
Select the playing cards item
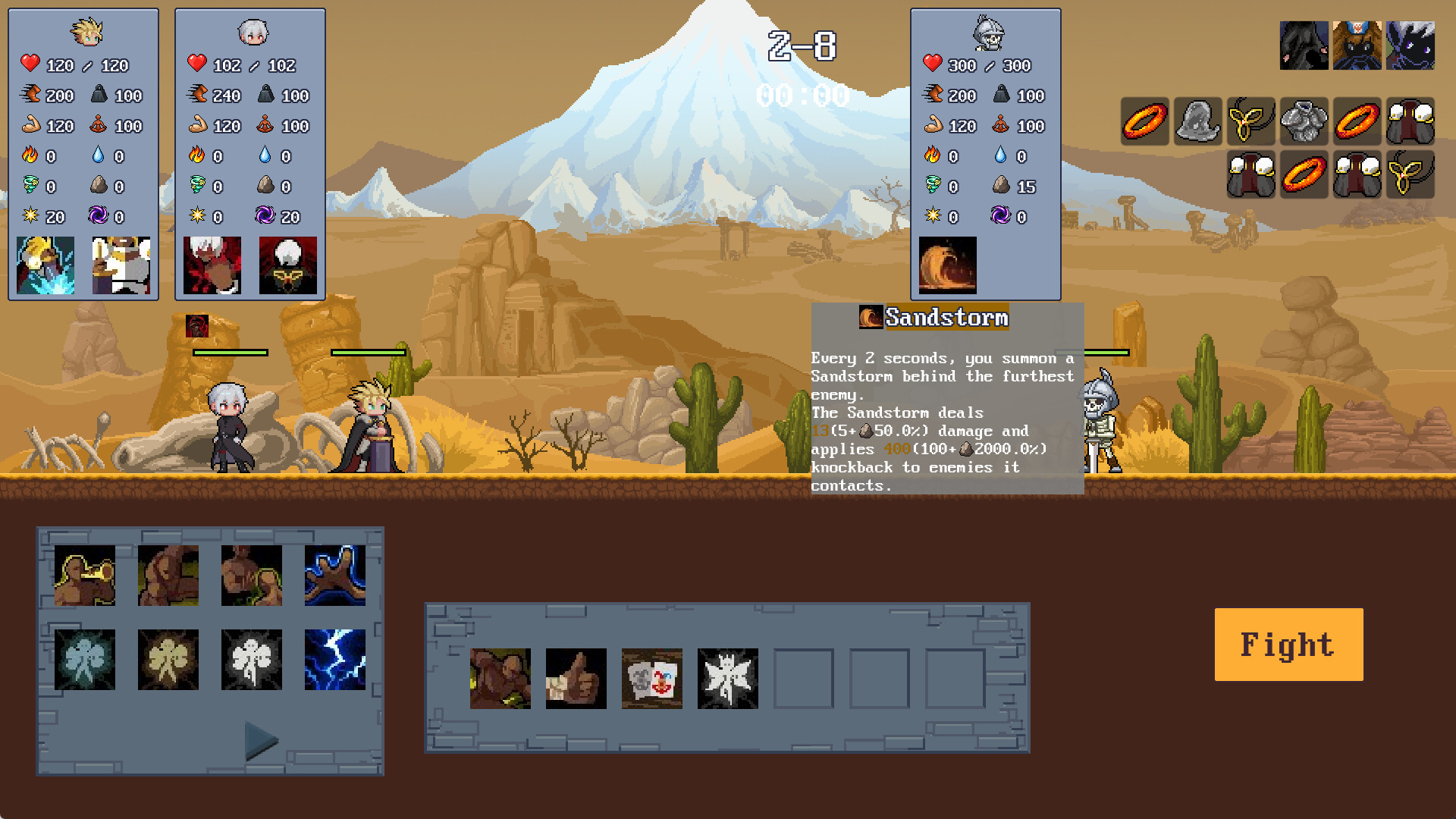pos(651,679)
